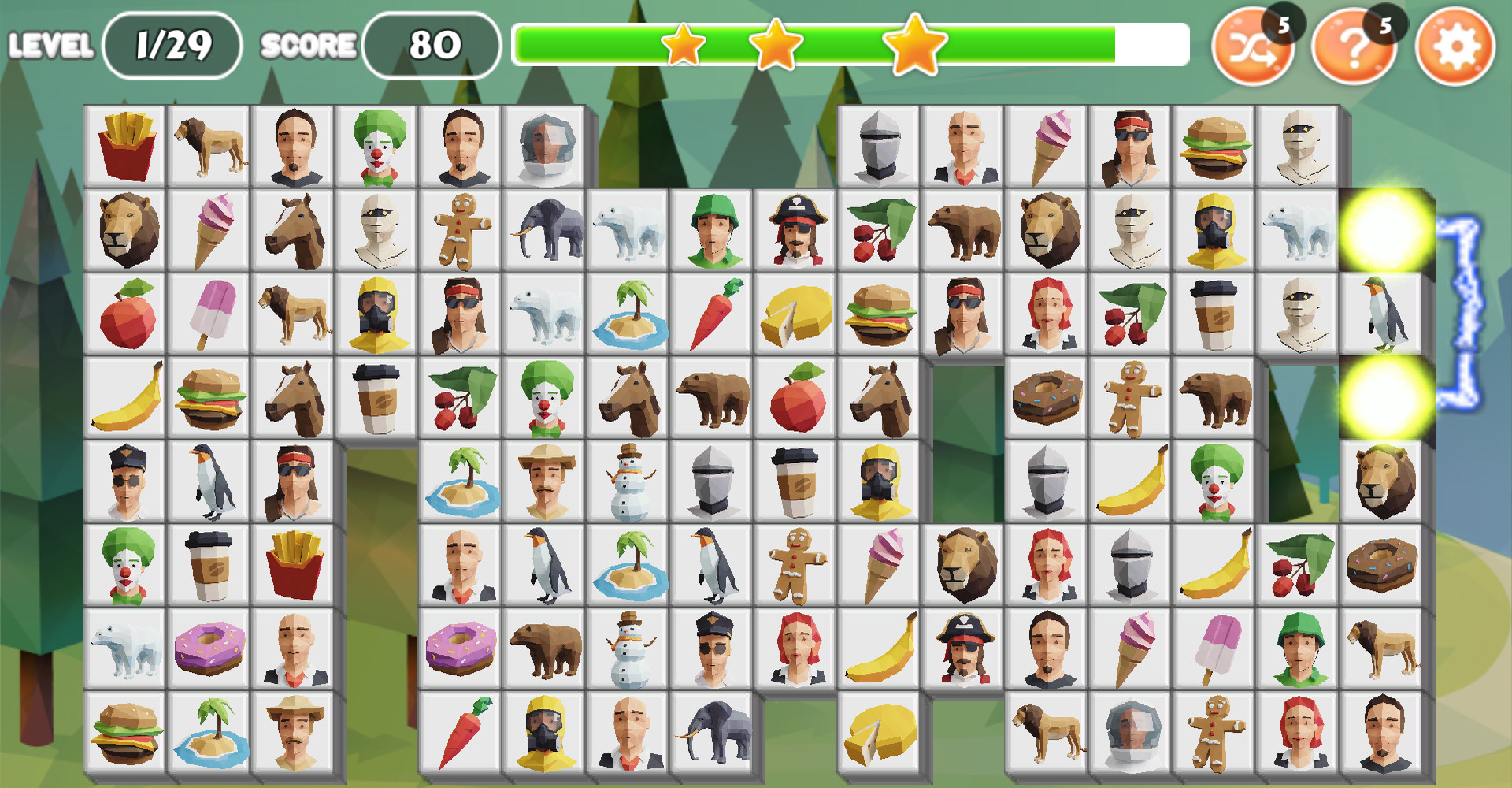This screenshot has height=788, width=1512.
Task: Select the french fries tile in top-left corner
Action: click(x=126, y=145)
